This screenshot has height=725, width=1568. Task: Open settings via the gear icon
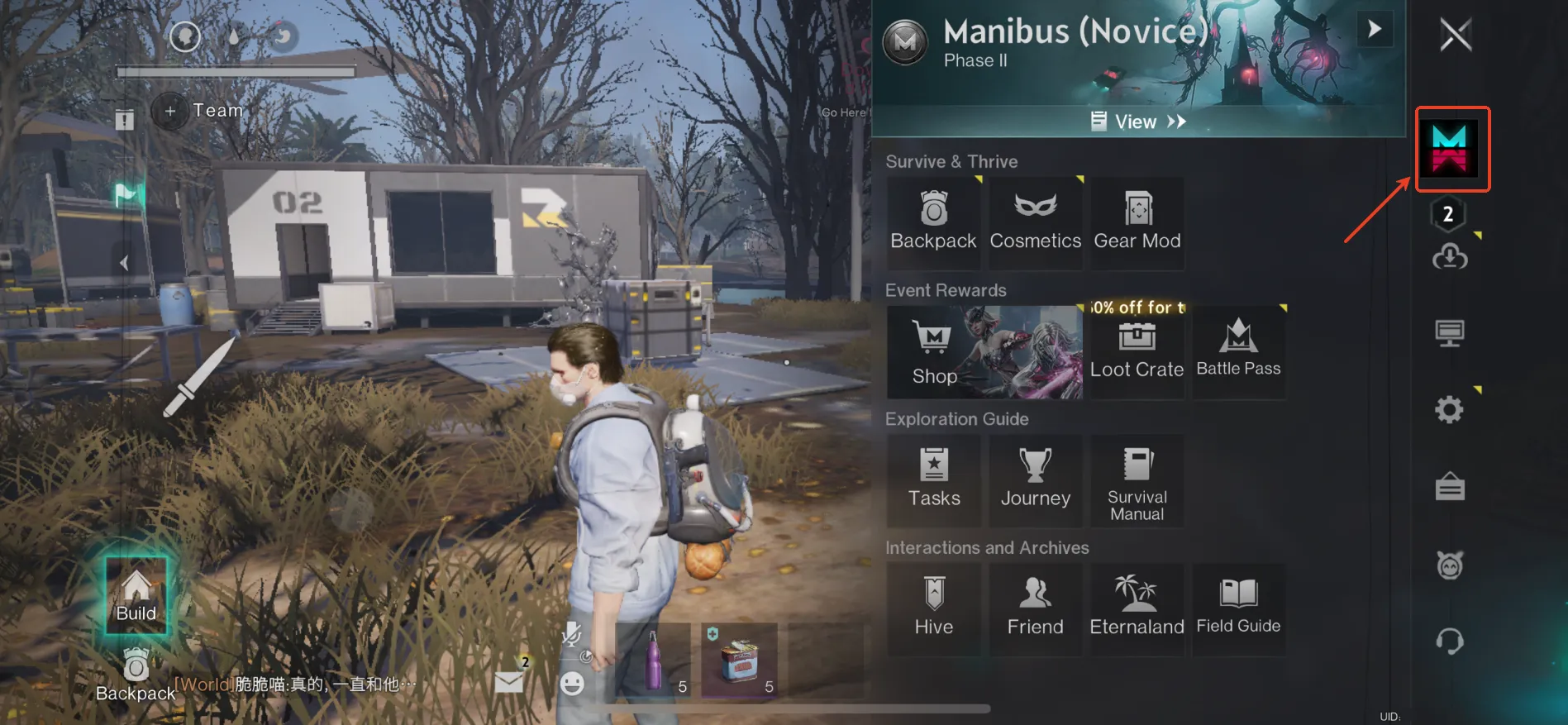pos(1449,410)
